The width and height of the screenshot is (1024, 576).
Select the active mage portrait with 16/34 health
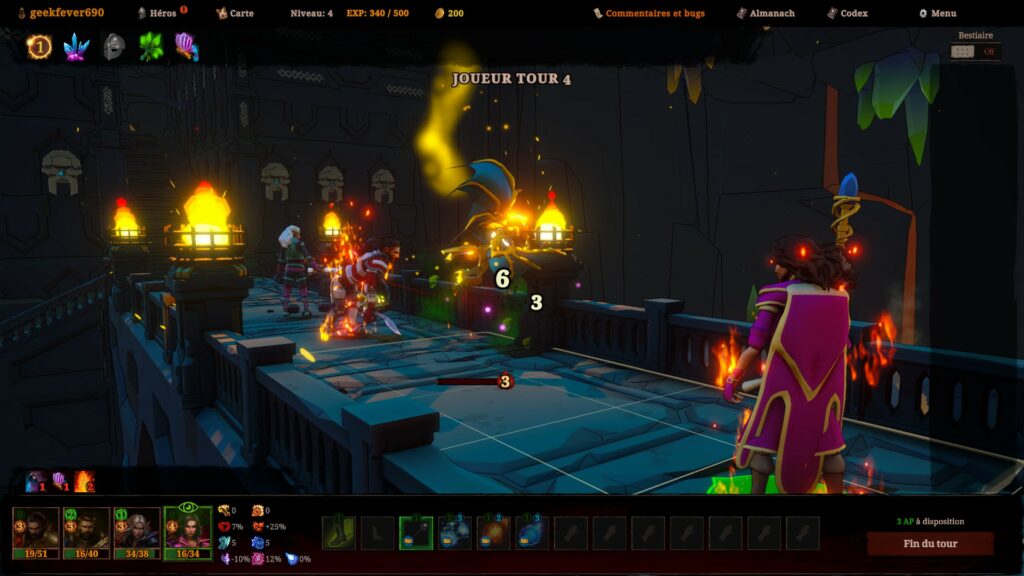point(188,531)
